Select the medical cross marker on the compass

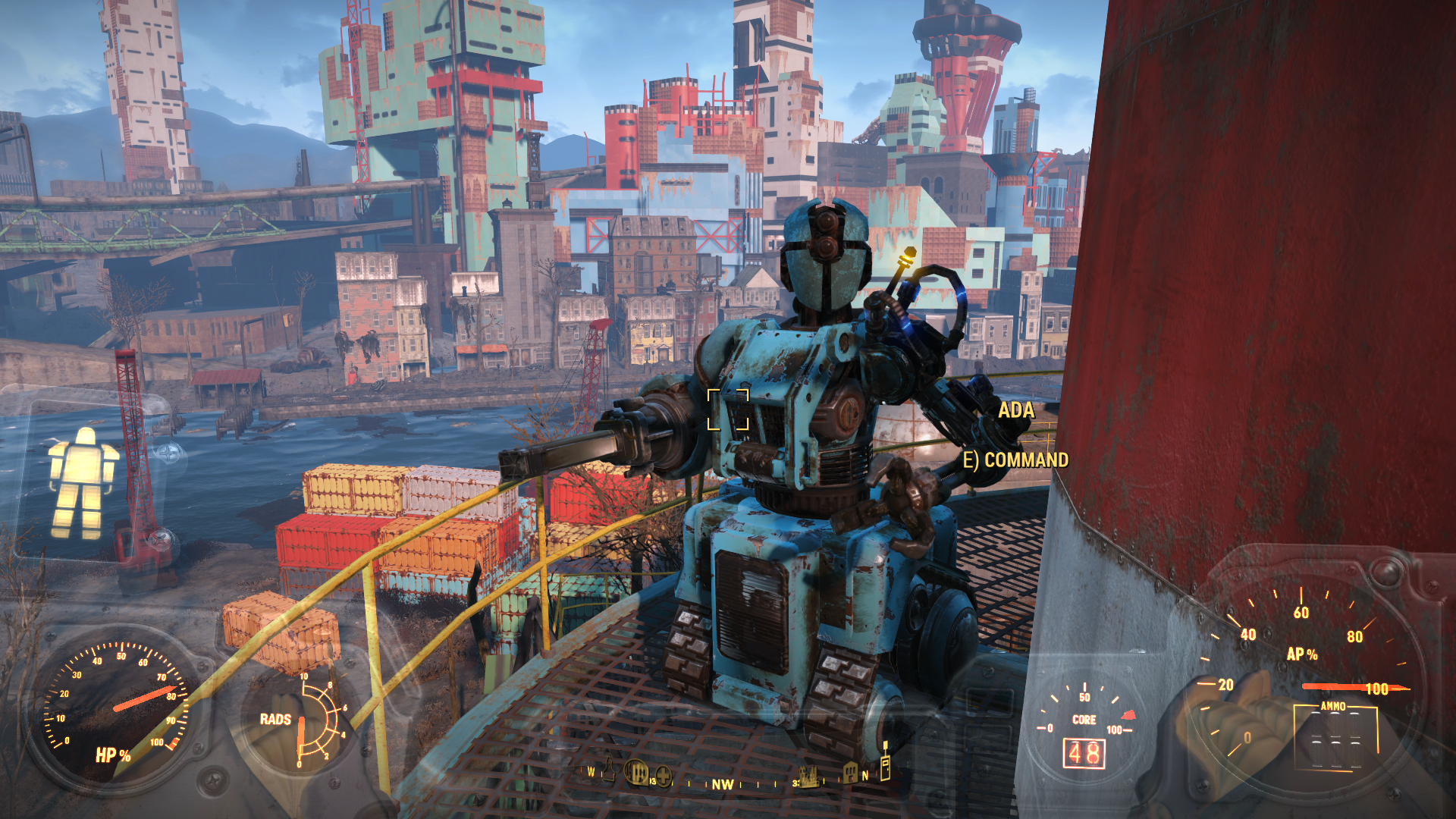[x=664, y=776]
